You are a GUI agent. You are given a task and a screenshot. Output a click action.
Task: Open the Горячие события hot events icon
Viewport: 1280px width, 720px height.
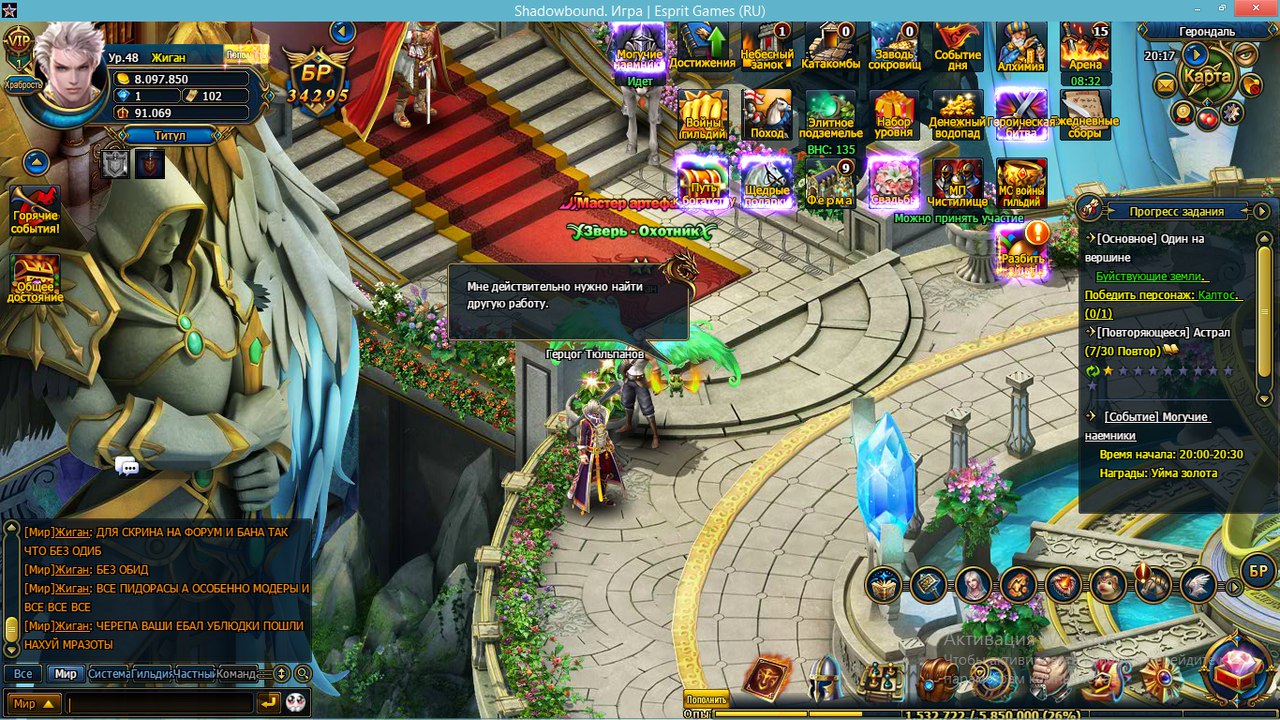pyautogui.click(x=35, y=210)
